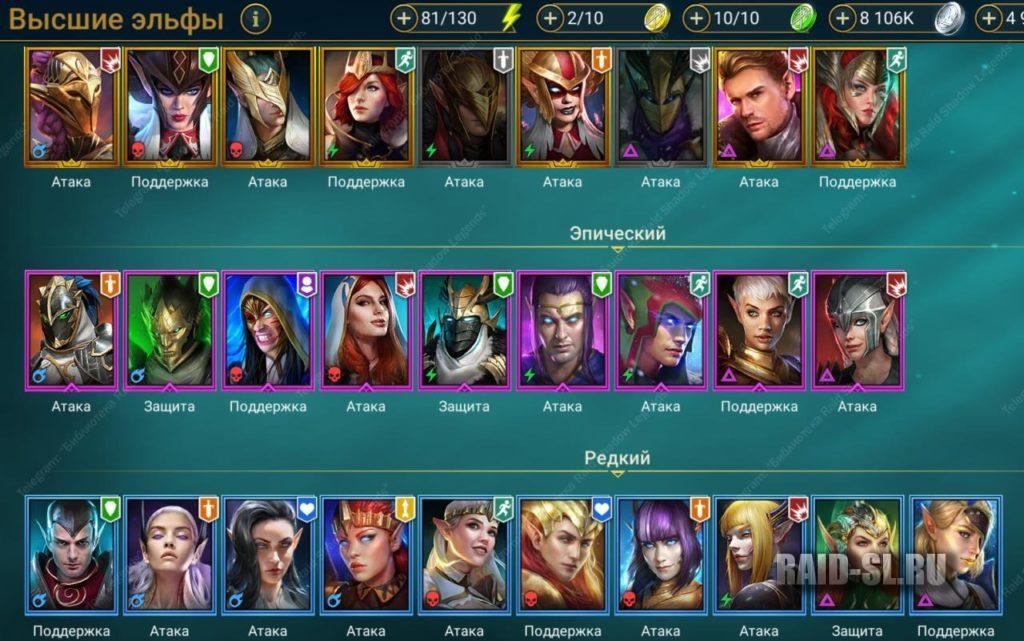Pick the legendary woman in gold-red horned helmet
The height and width of the screenshot is (641, 1024).
coord(562,105)
